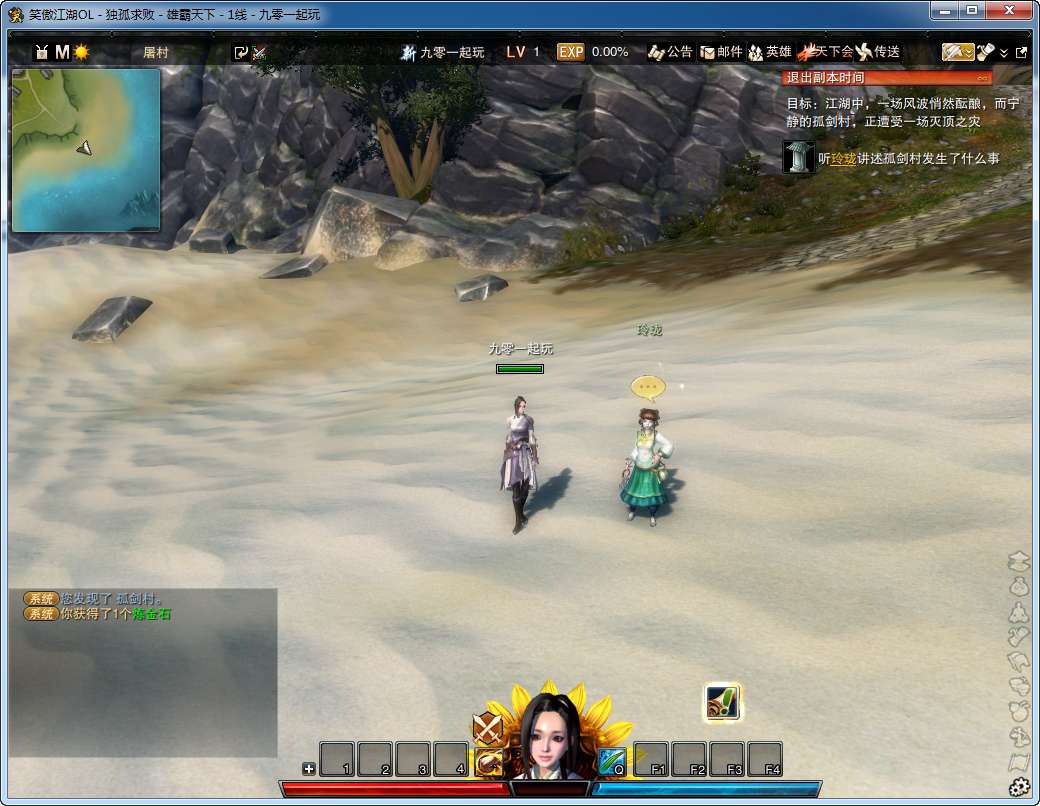The image size is (1040, 806).
Task: Open the meditating figure icon
Action: (x=1019, y=611)
